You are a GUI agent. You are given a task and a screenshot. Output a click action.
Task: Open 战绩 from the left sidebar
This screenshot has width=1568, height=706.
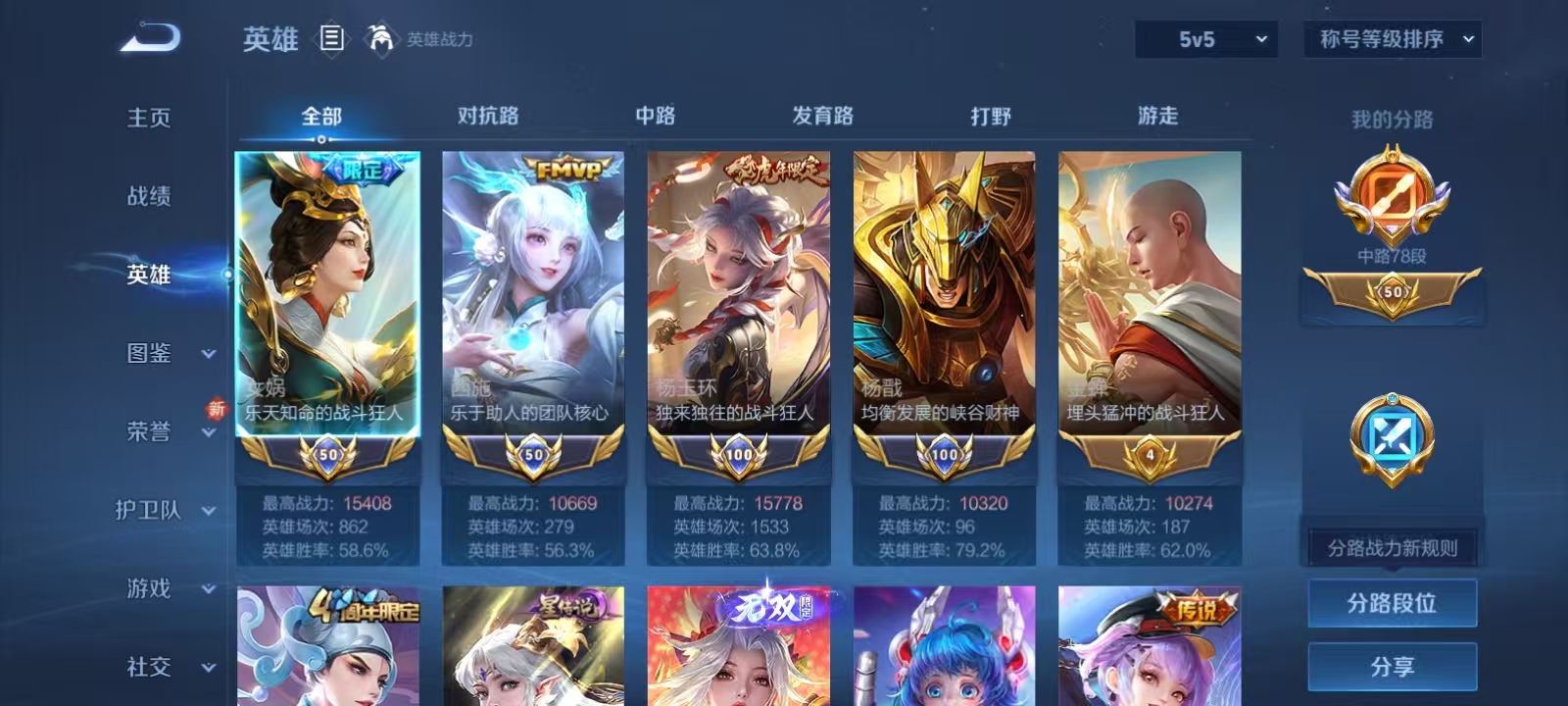[x=149, y=196]
